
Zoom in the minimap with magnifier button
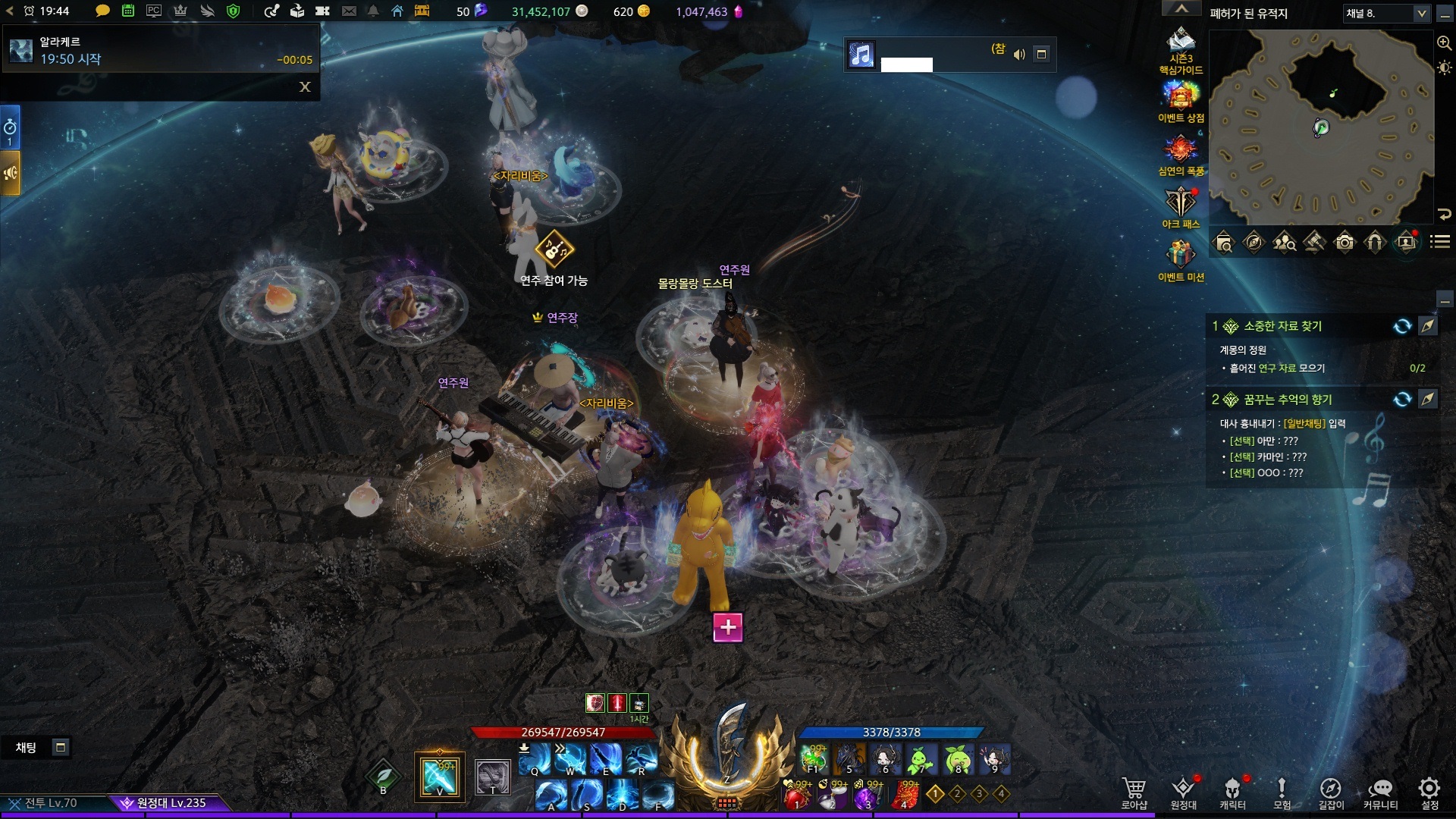point(1444,43)
